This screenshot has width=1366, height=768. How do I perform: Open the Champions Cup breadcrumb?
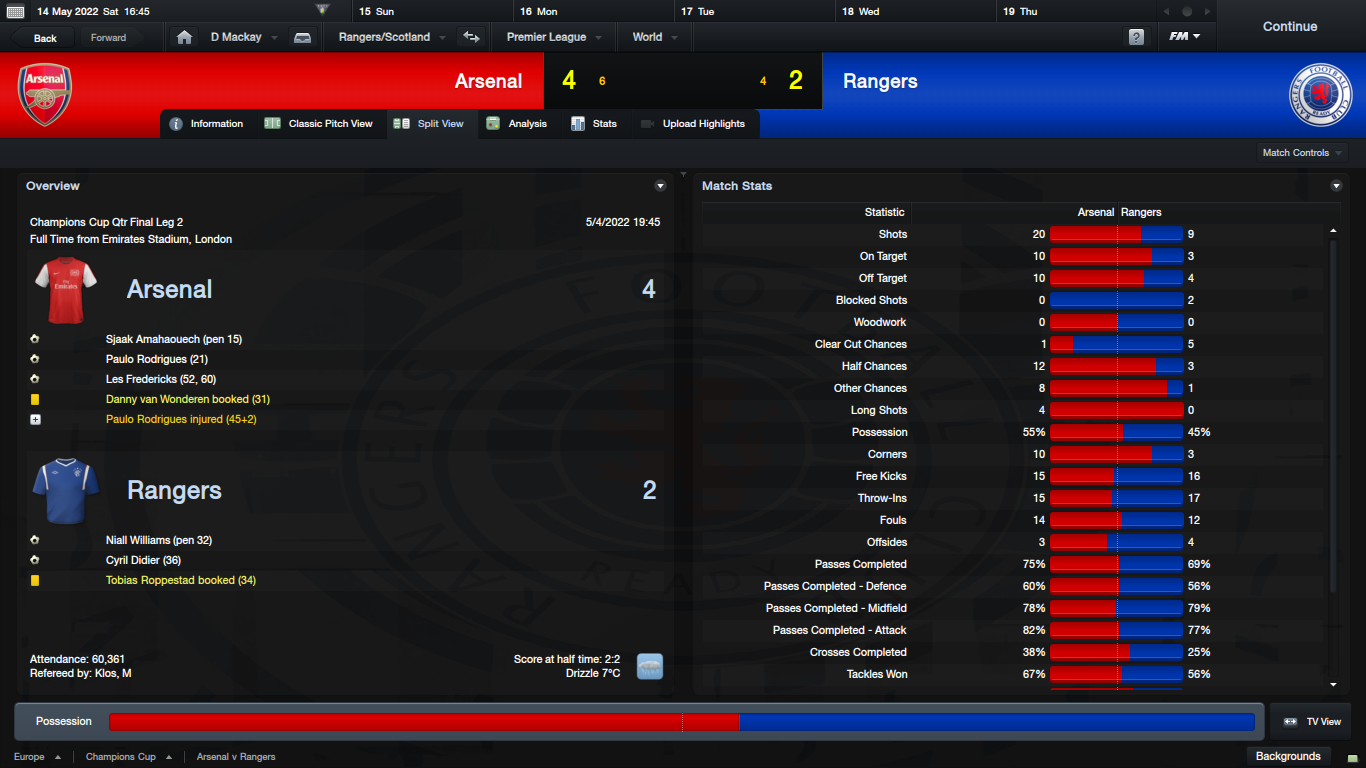pos(121,757)
